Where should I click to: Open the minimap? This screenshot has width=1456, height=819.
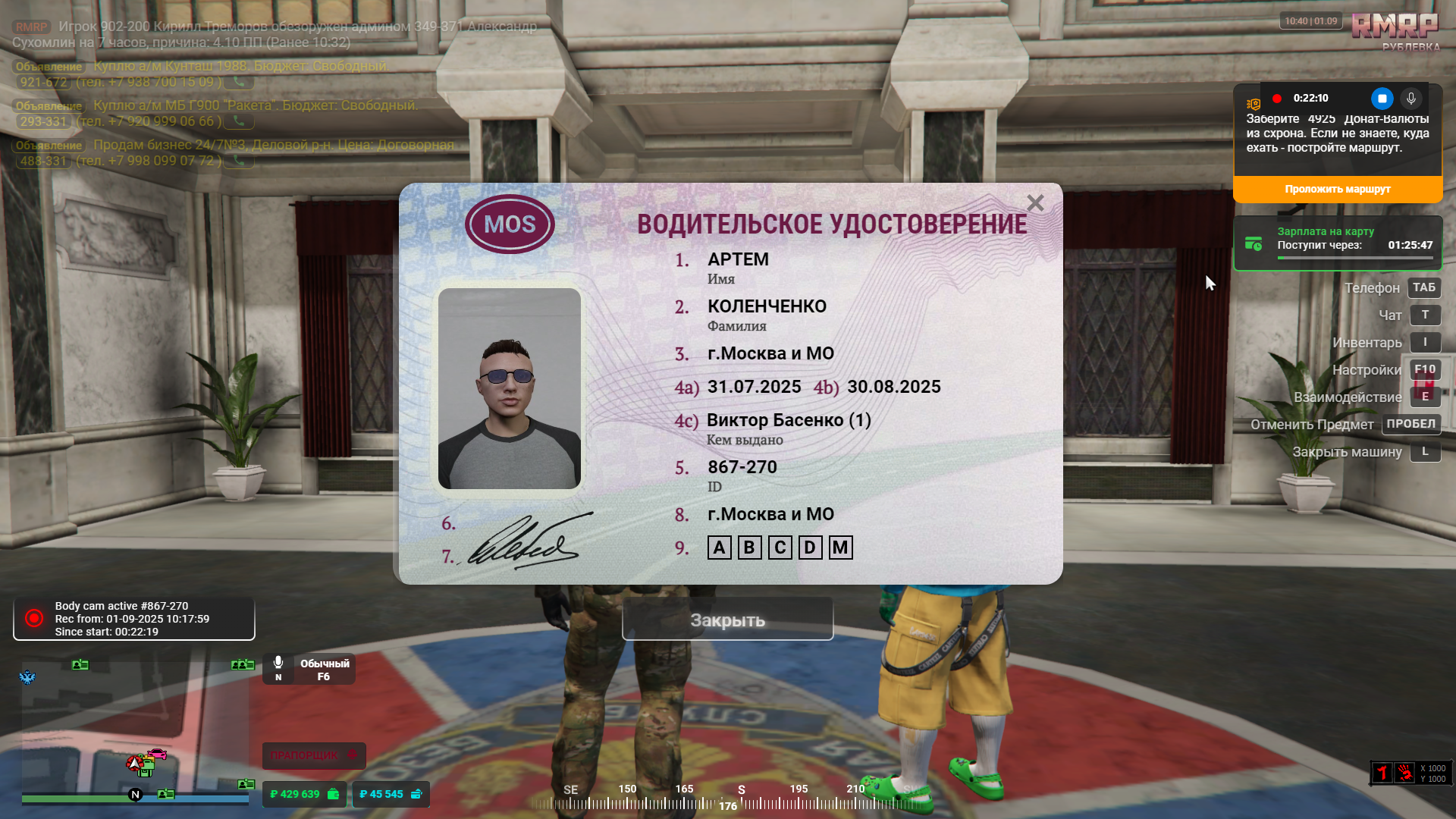point(135,726)
